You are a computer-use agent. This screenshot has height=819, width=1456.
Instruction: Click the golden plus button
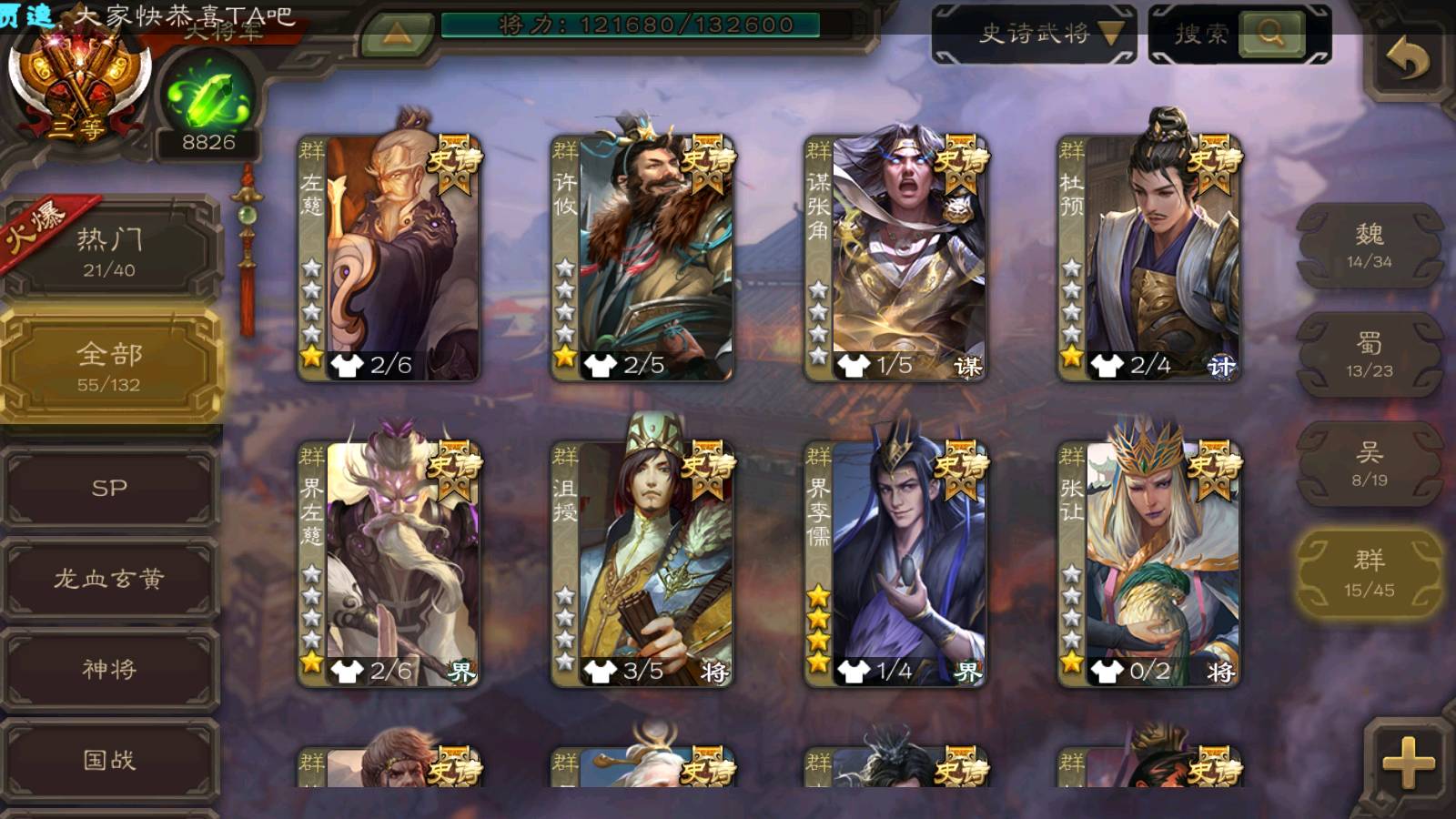(x=1407, y=761)
